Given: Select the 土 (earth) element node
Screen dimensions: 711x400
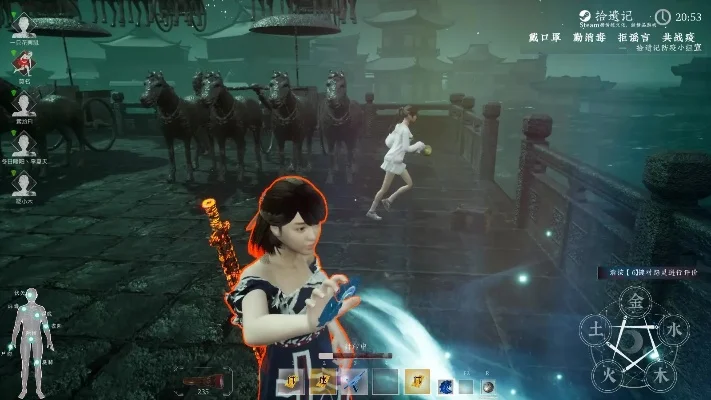Looking at the screenshot, I should pos(594,329).
